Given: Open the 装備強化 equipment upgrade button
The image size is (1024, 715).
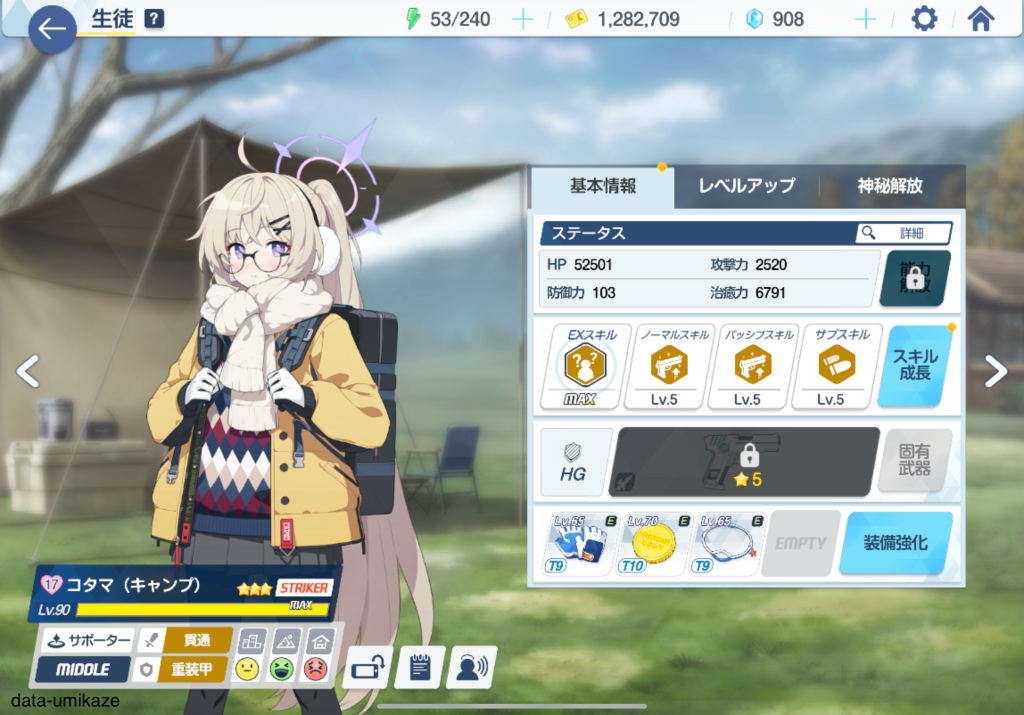Looking at the screenshot, I should tap(895, 543).
